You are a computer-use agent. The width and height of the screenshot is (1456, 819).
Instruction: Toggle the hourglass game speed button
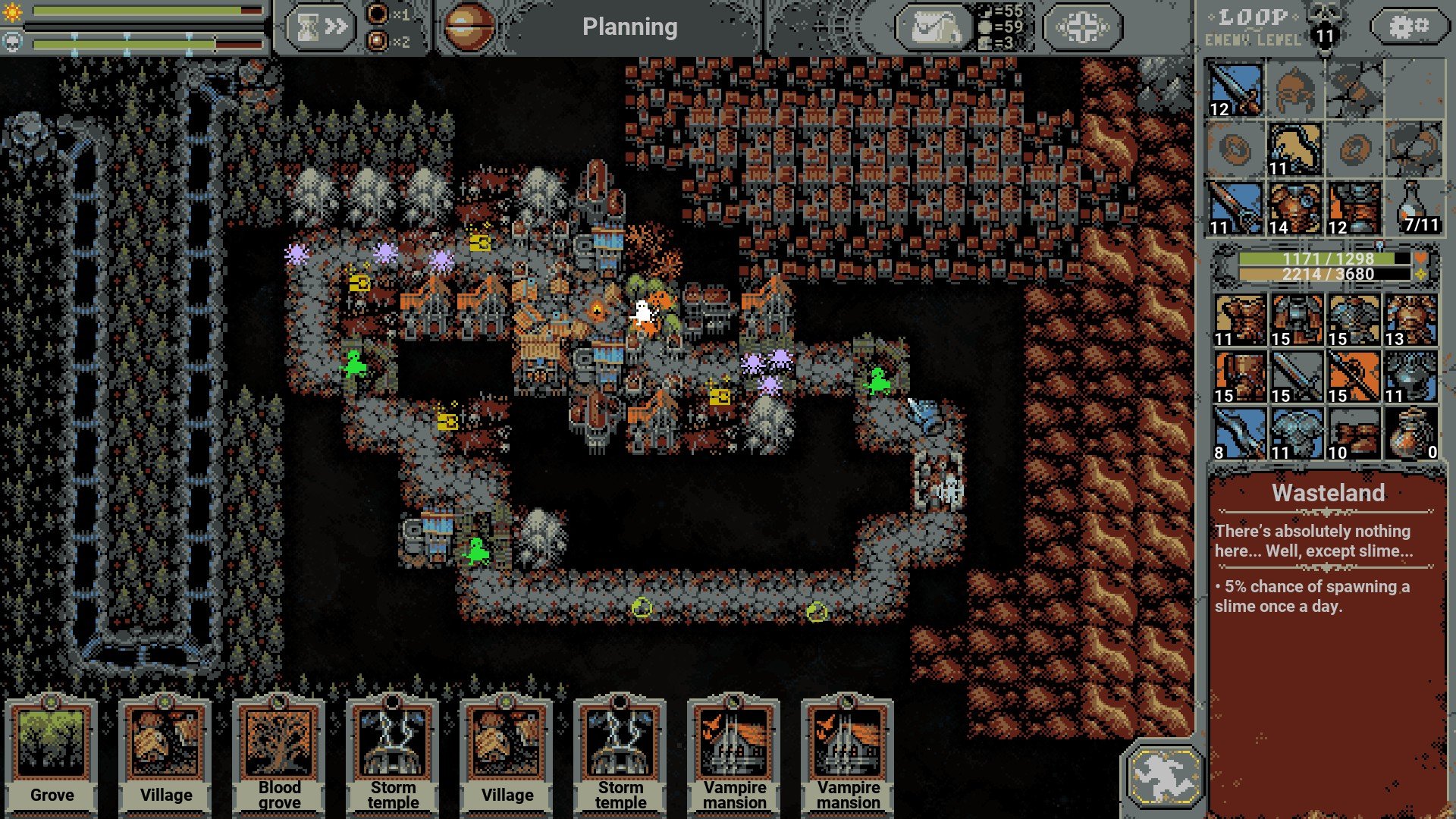[319, 27]
